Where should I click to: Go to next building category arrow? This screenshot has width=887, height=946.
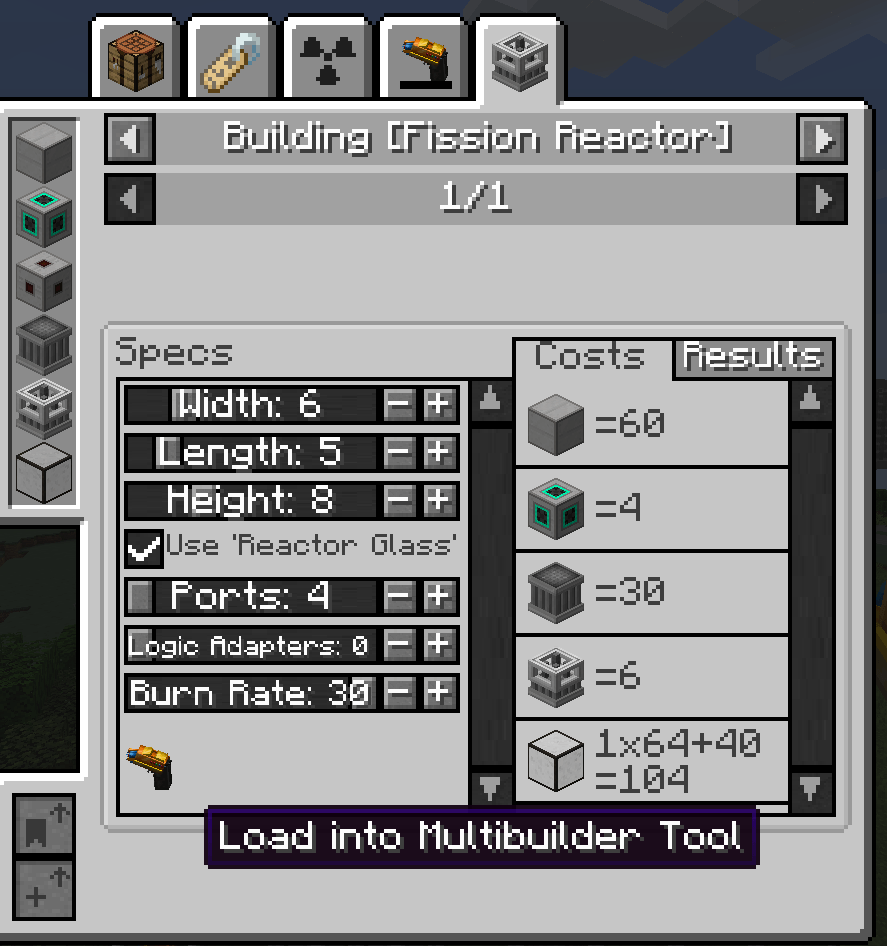click(x=822, y=138)
